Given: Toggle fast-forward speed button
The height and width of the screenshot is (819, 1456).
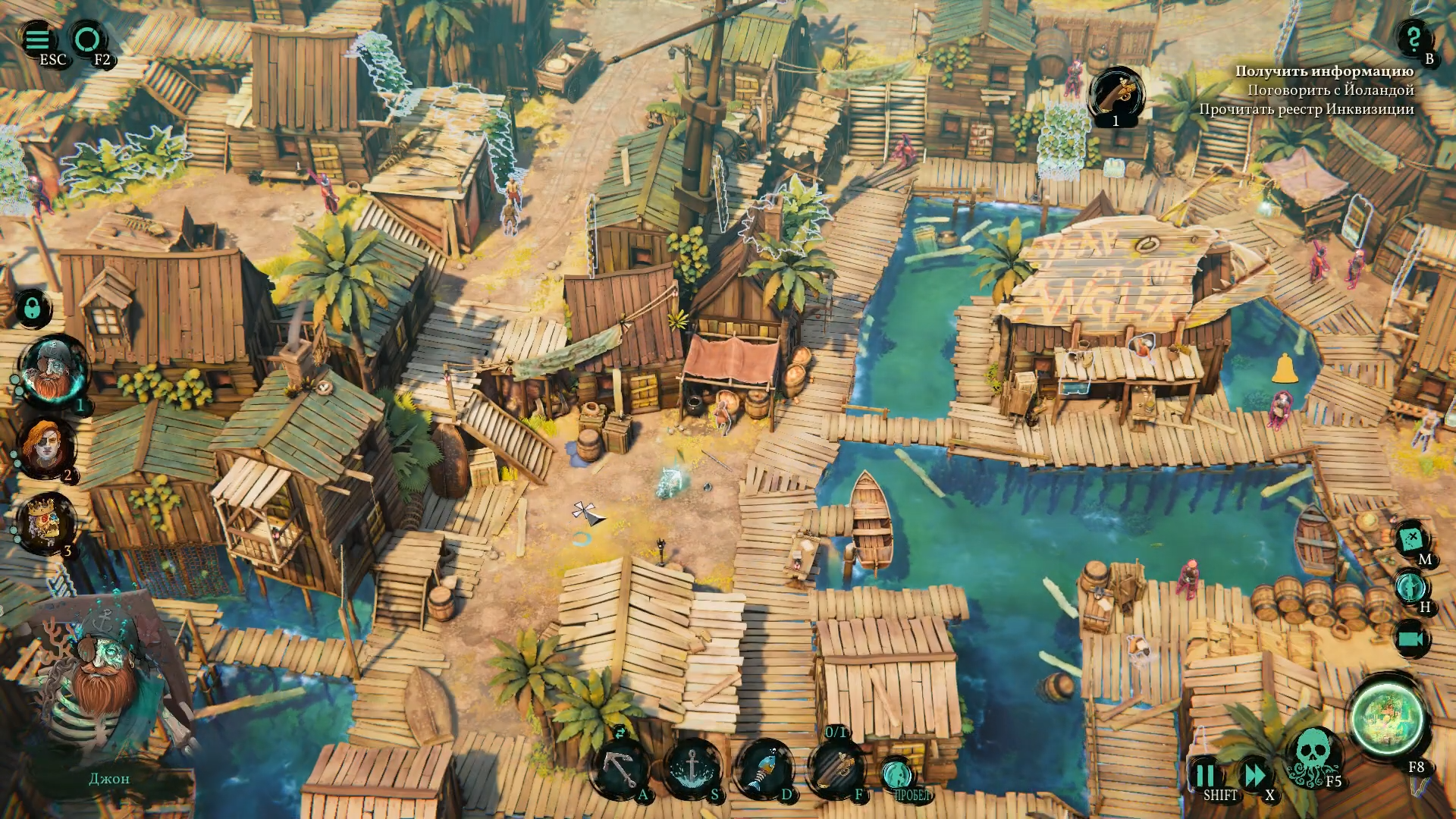Looking at the screenshot, I should tap(1254, 776).
